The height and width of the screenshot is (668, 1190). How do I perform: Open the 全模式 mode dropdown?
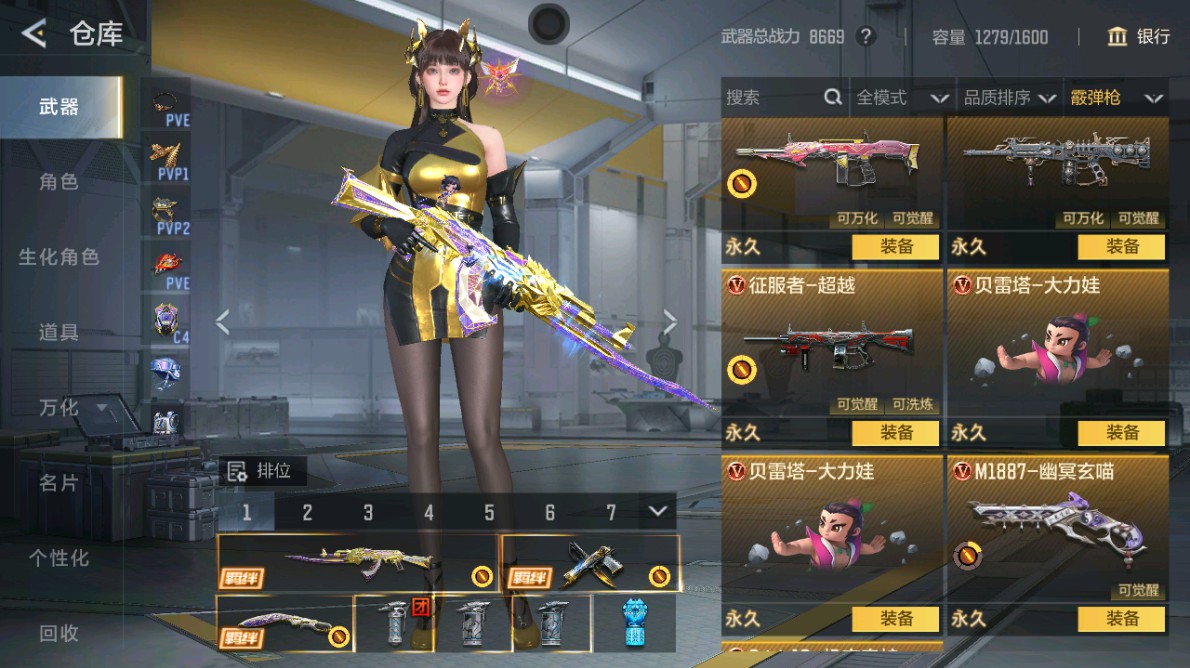(x=901, y=98)
